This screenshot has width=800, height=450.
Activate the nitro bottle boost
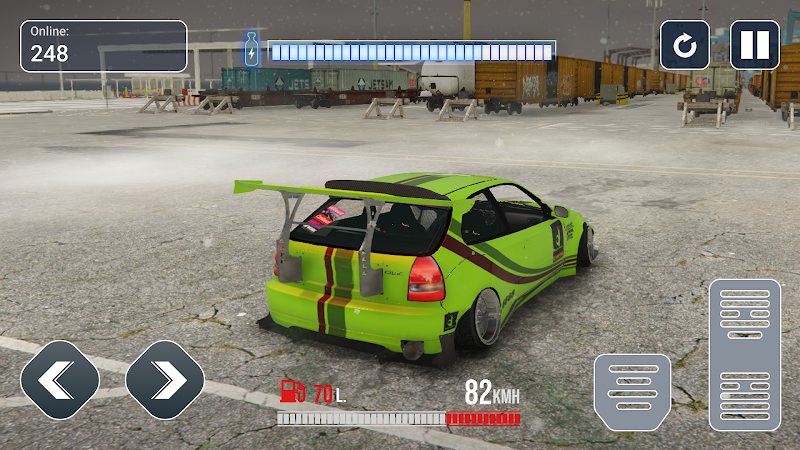pyautogui.click(x=252, y=50)
